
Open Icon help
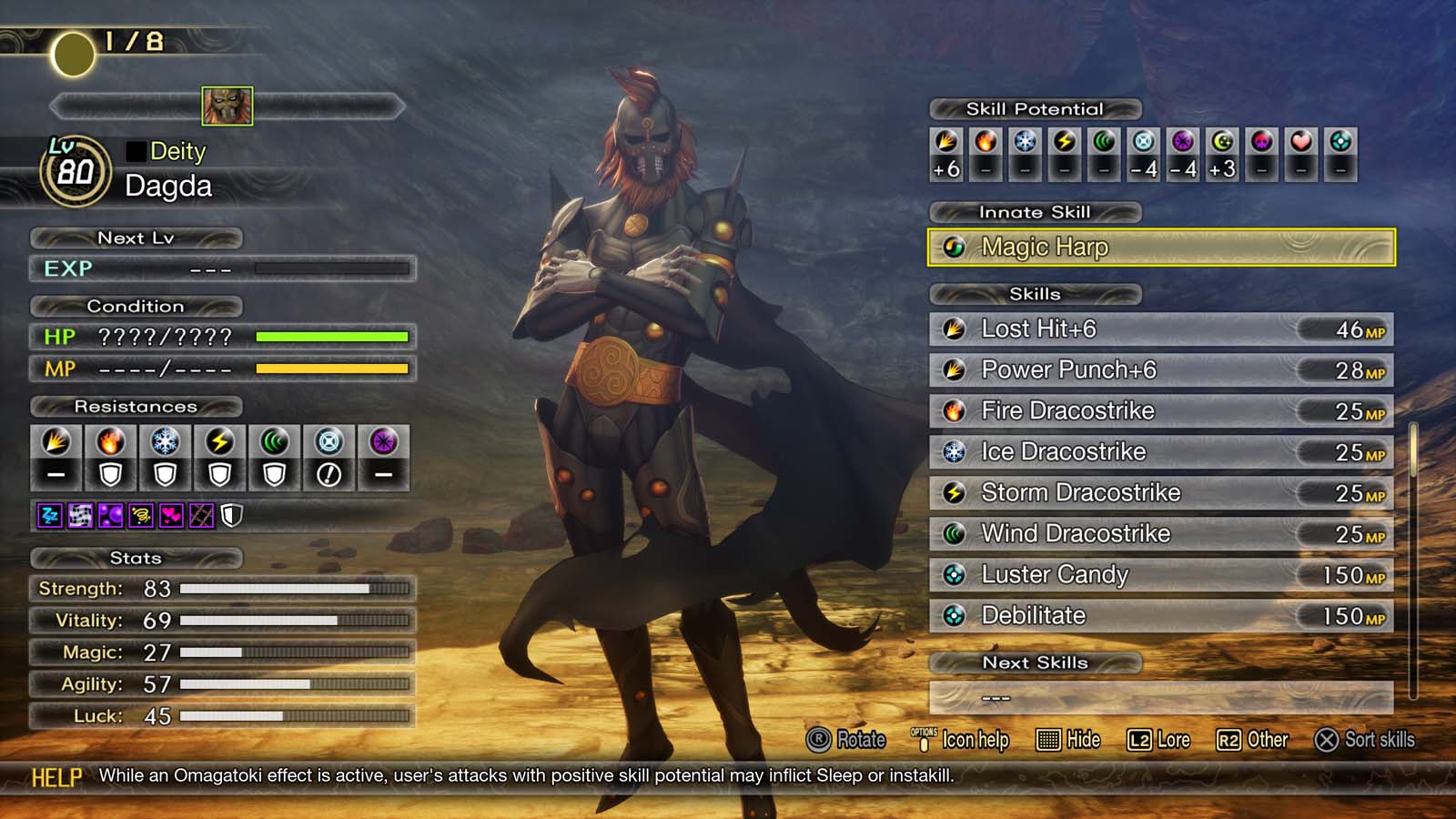960,740
